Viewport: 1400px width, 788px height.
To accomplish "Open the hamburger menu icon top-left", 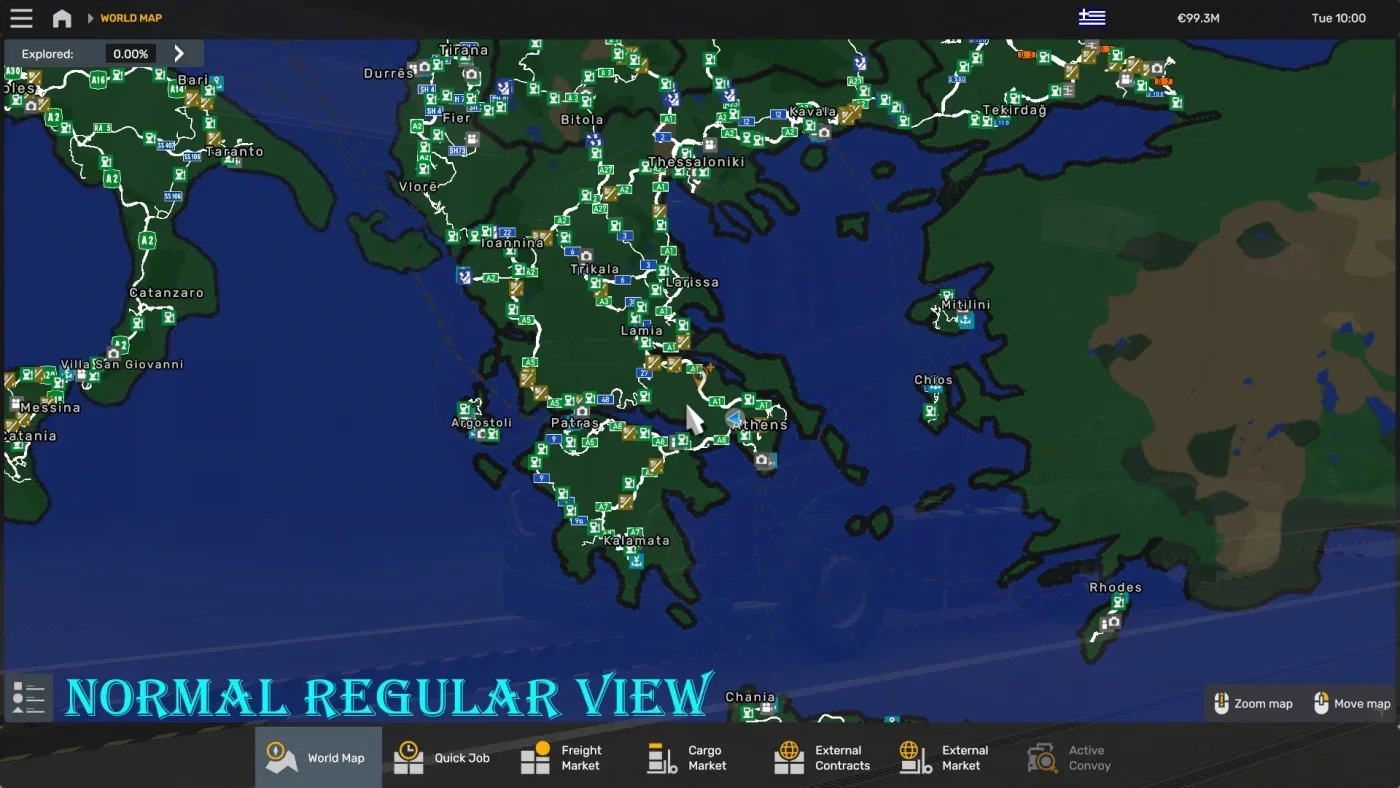I will (x=21, y=17).
